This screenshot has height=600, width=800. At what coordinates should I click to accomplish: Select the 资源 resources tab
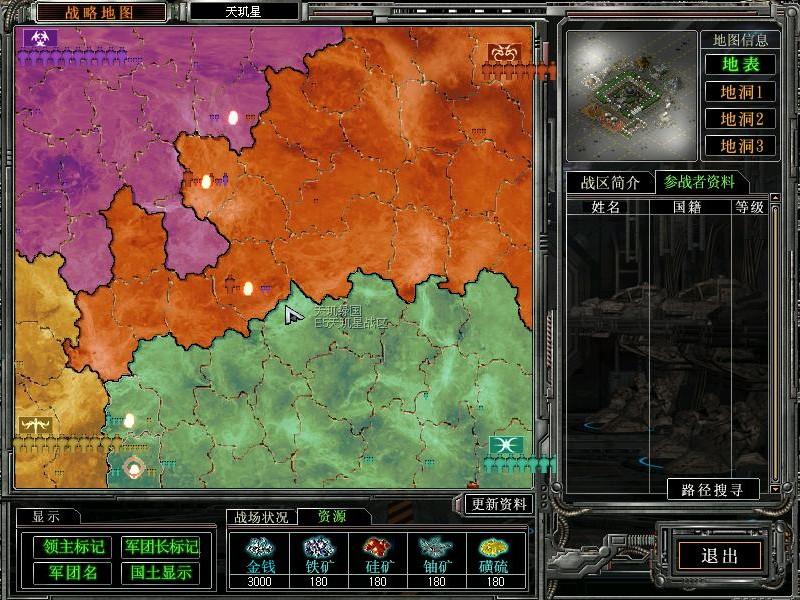click(x=333, y=517)
